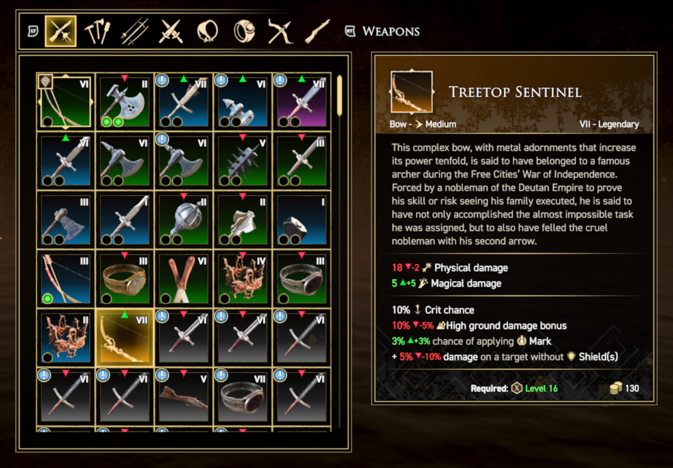This screenshot has width=673, height=468.
Task: Select the equipped tier VI bow slot
Action: 65,100
